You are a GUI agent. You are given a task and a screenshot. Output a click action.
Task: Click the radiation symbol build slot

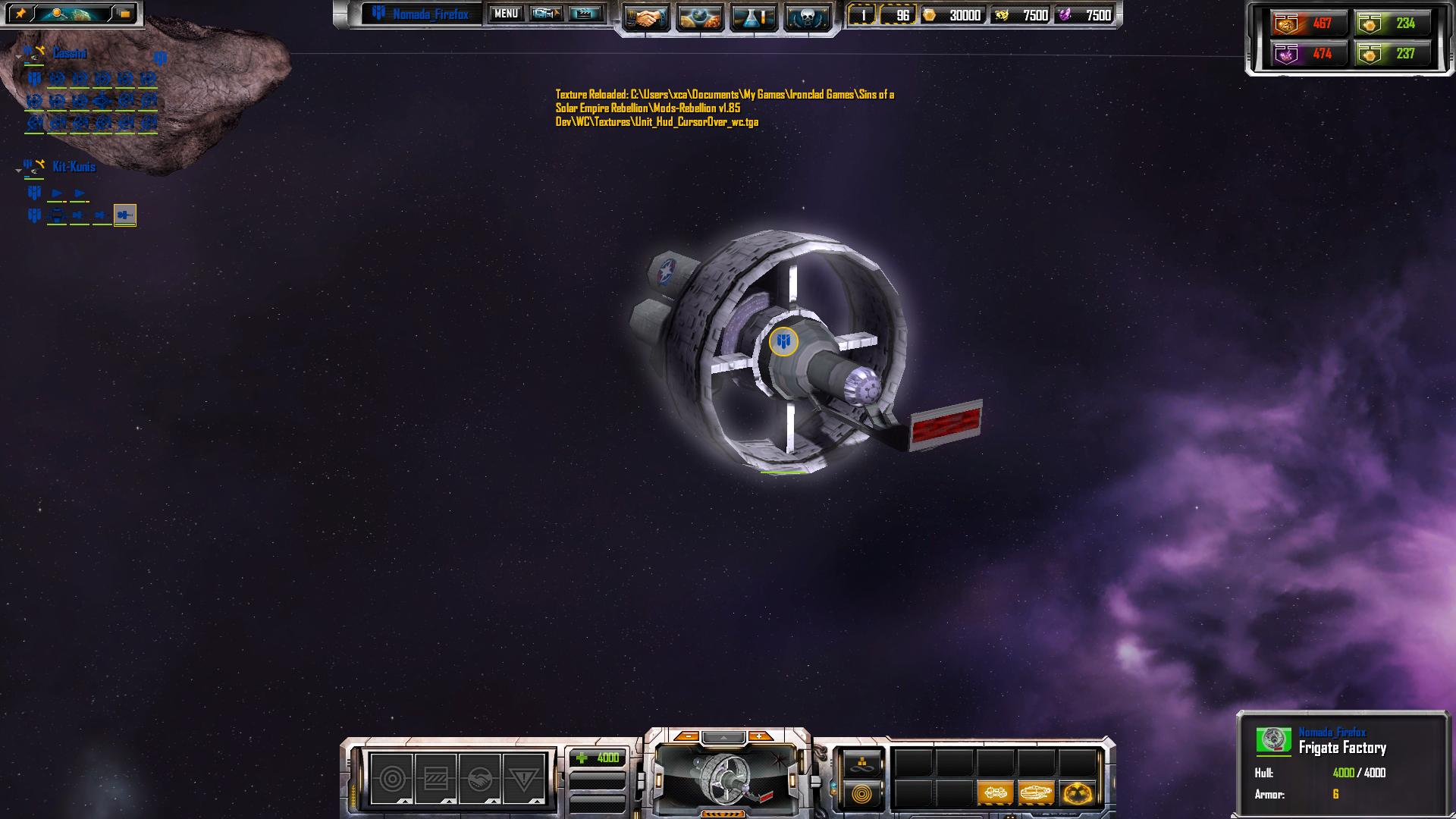click(x=1077, y=794)
